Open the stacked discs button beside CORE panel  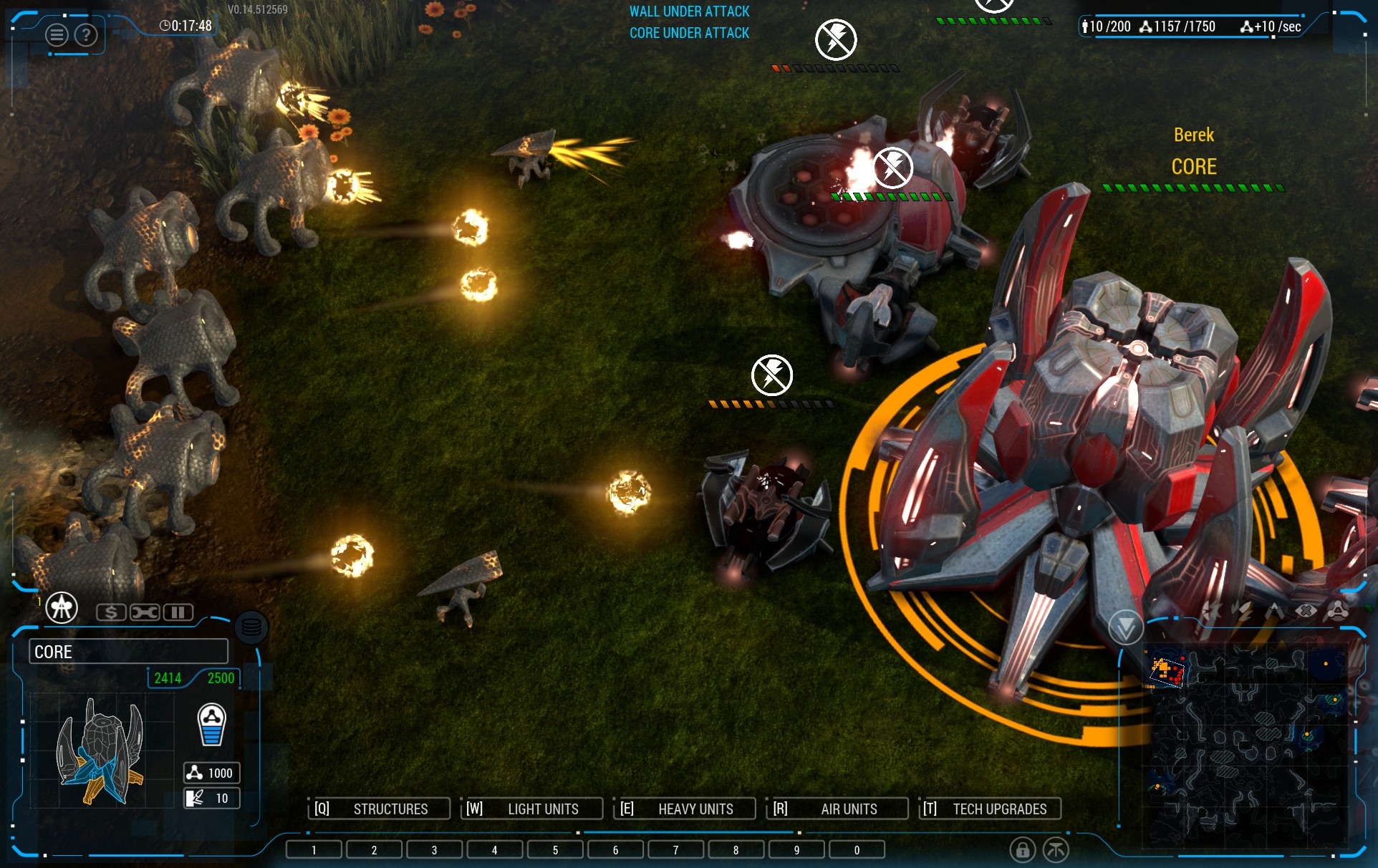(251, 628)
